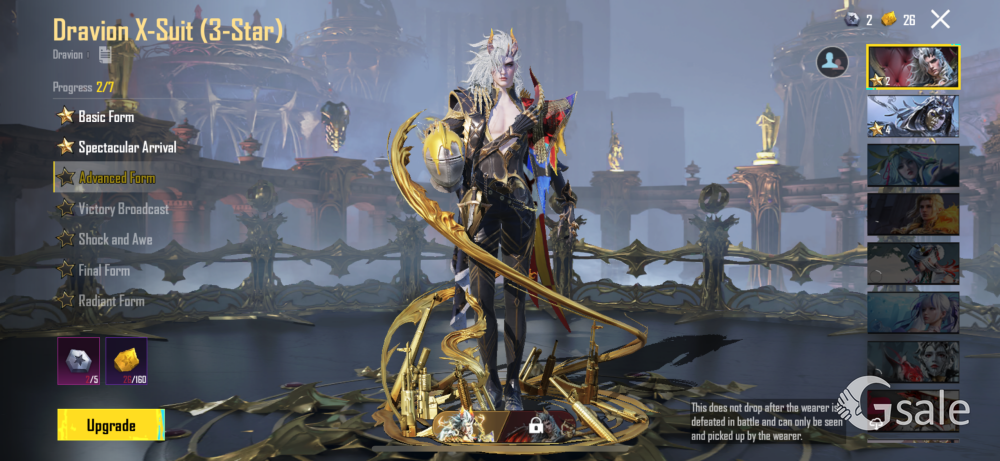Click the small document icon beside Dravion
The height and width of the screenshot is (461, 1000).
tap(105, 54)
